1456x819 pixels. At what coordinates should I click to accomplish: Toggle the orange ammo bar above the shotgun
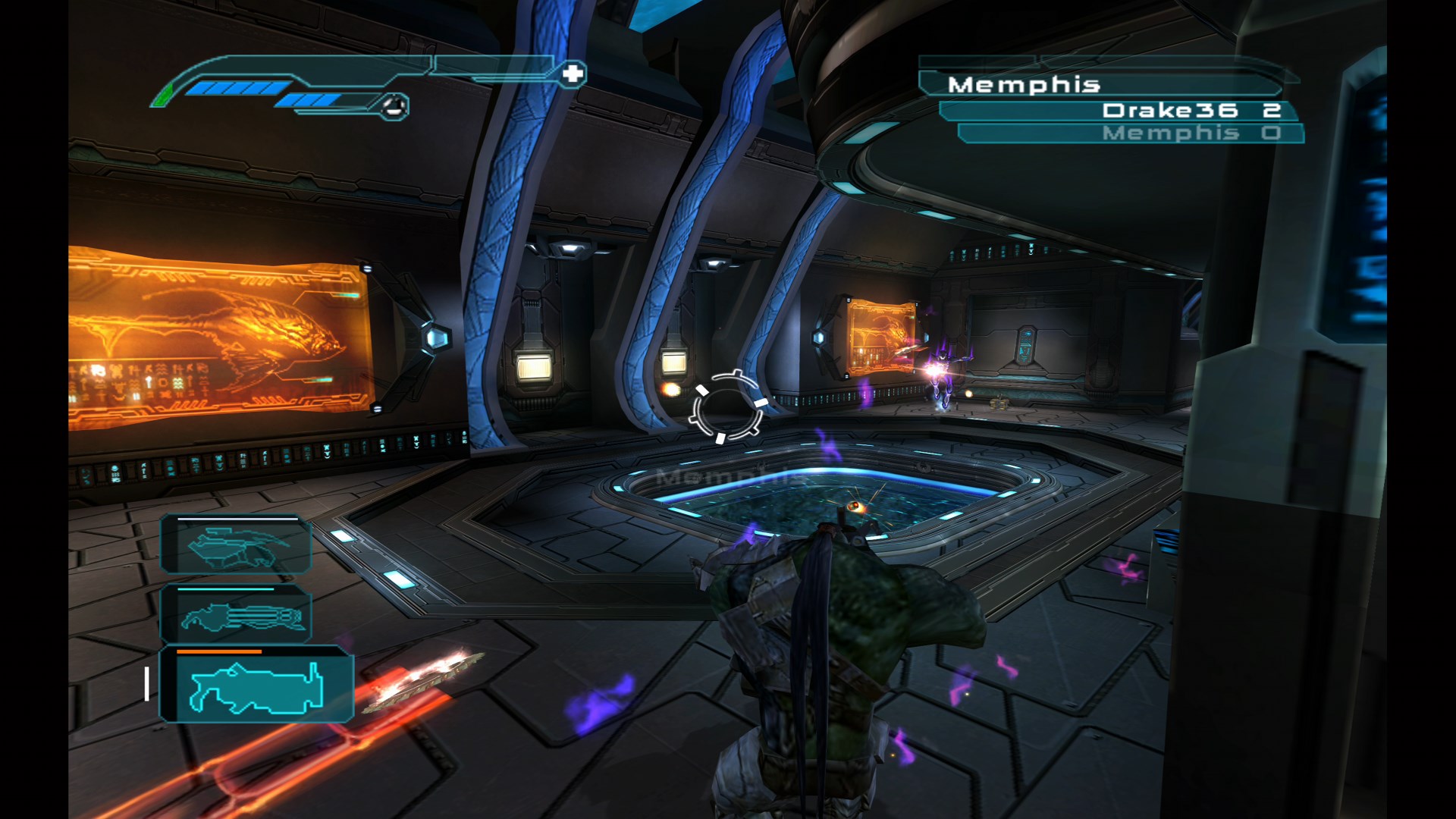pos(218,651)
